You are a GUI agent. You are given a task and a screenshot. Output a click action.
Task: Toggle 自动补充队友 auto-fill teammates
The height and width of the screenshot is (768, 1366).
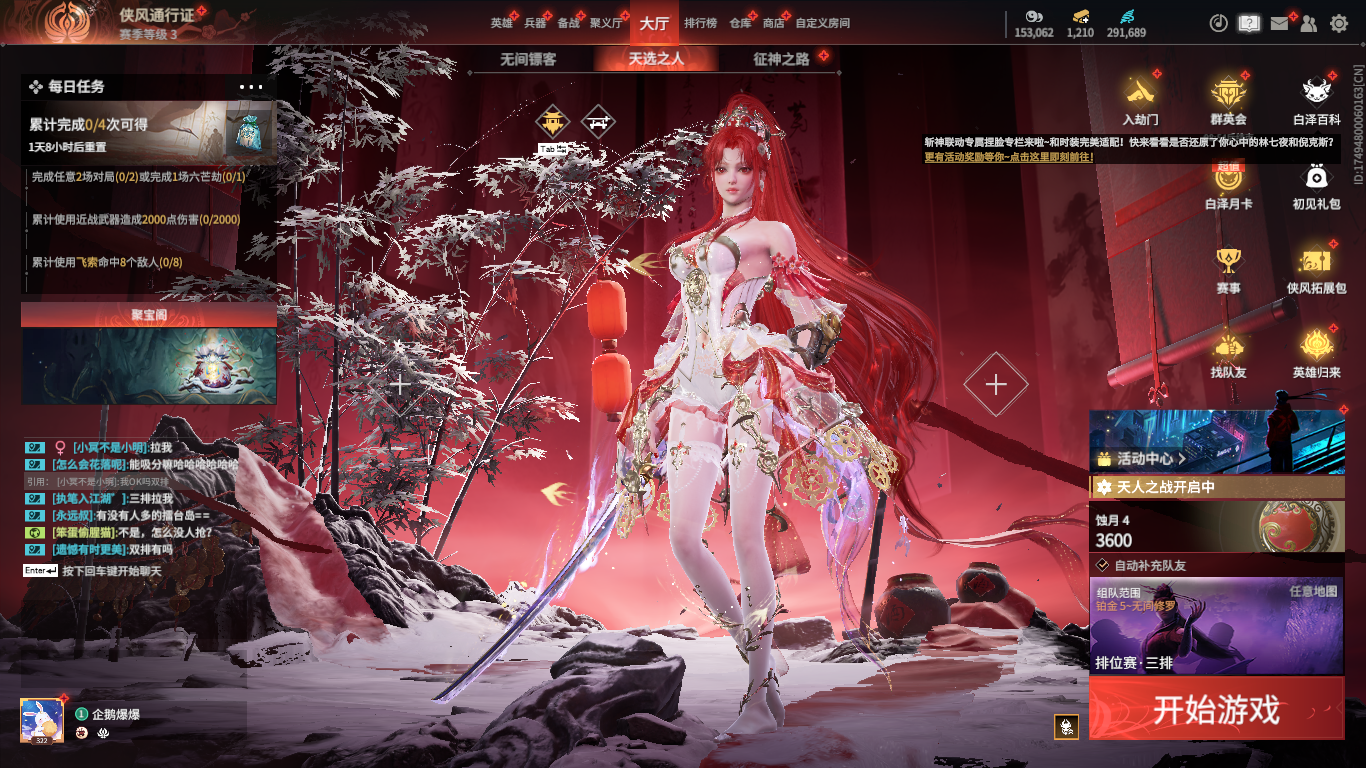pos(1103,565)
